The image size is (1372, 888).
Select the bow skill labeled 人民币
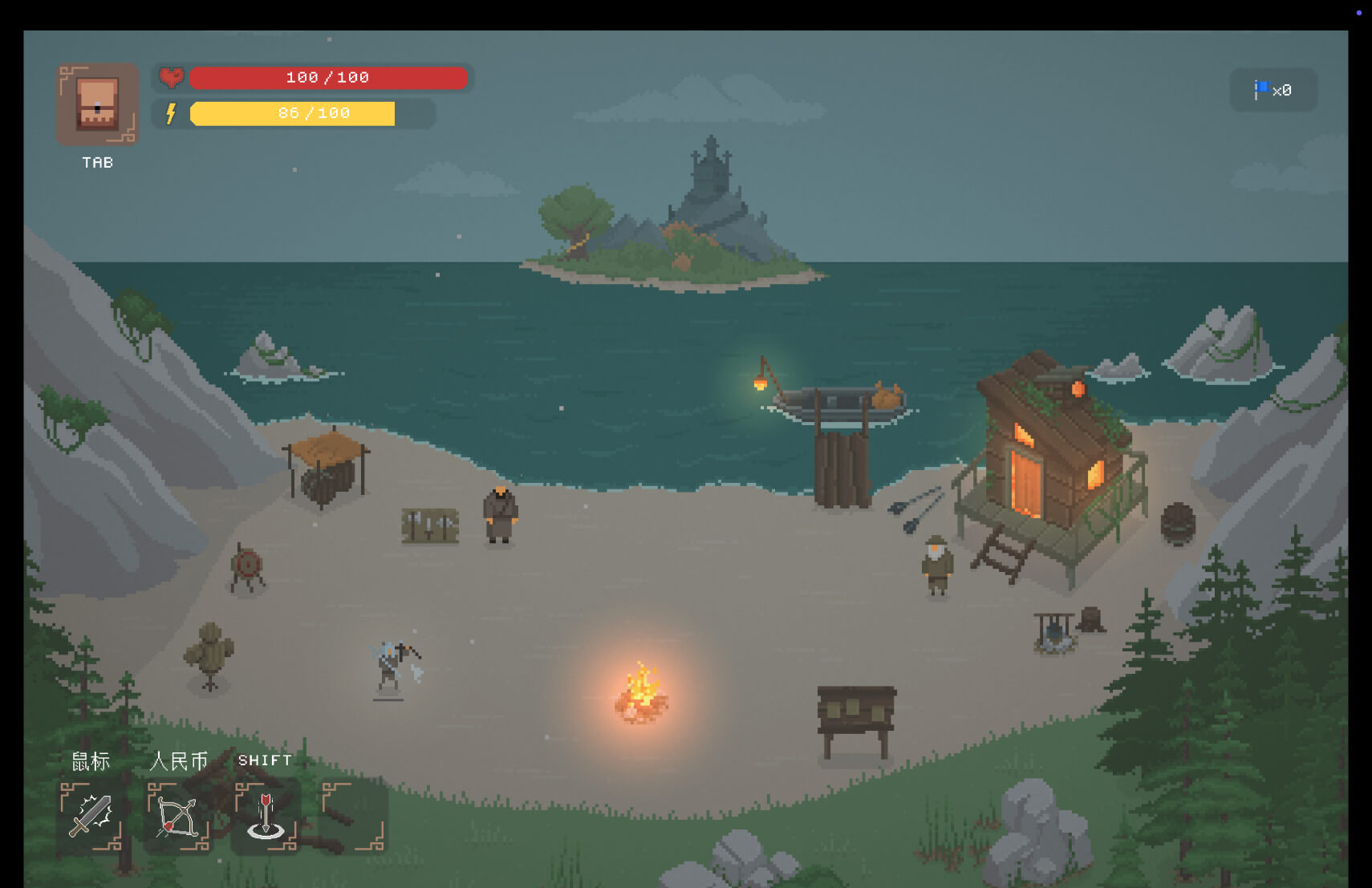[x=178, y=817]
